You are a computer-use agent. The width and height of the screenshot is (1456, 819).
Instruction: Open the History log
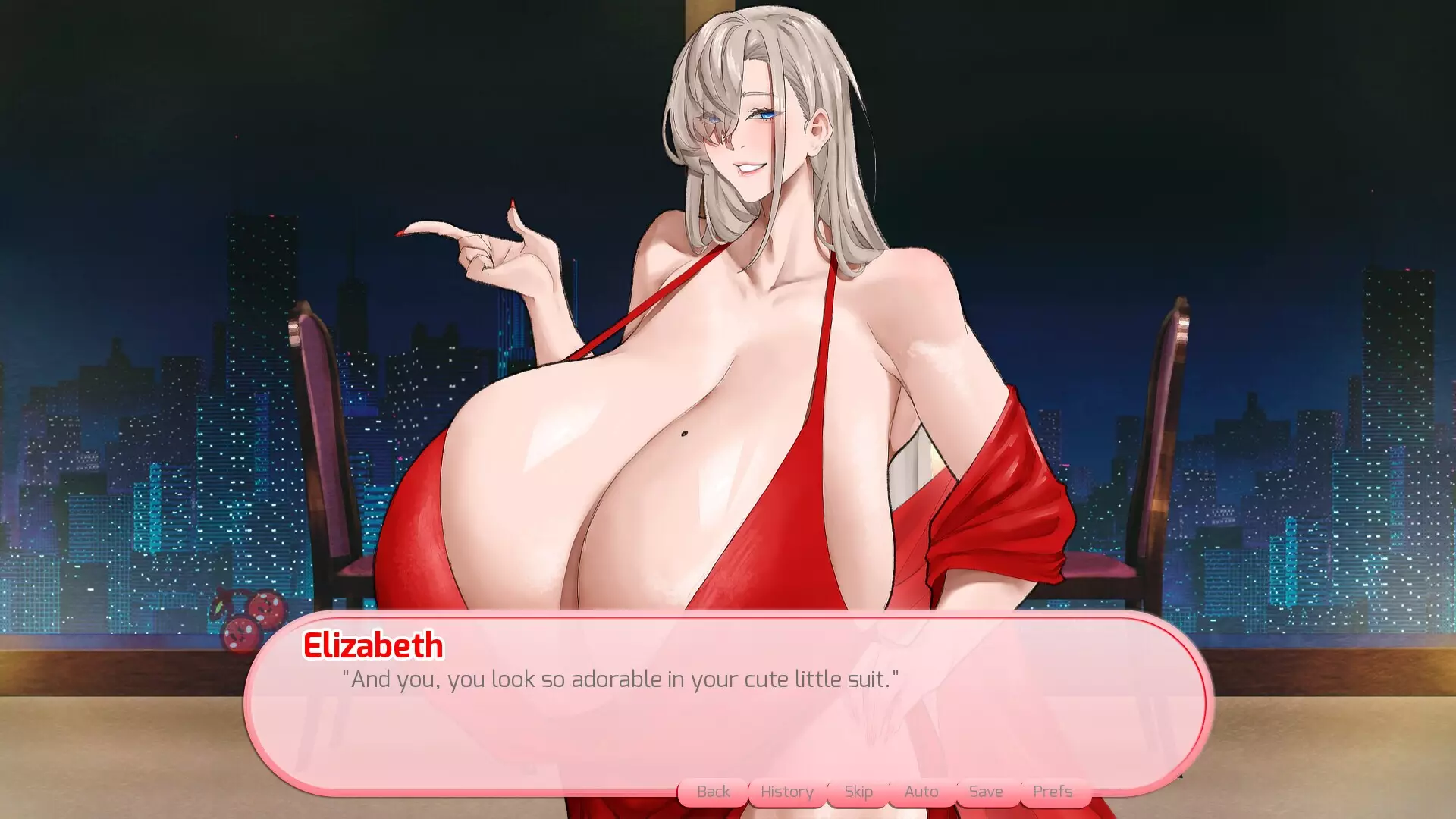[786, 791]
